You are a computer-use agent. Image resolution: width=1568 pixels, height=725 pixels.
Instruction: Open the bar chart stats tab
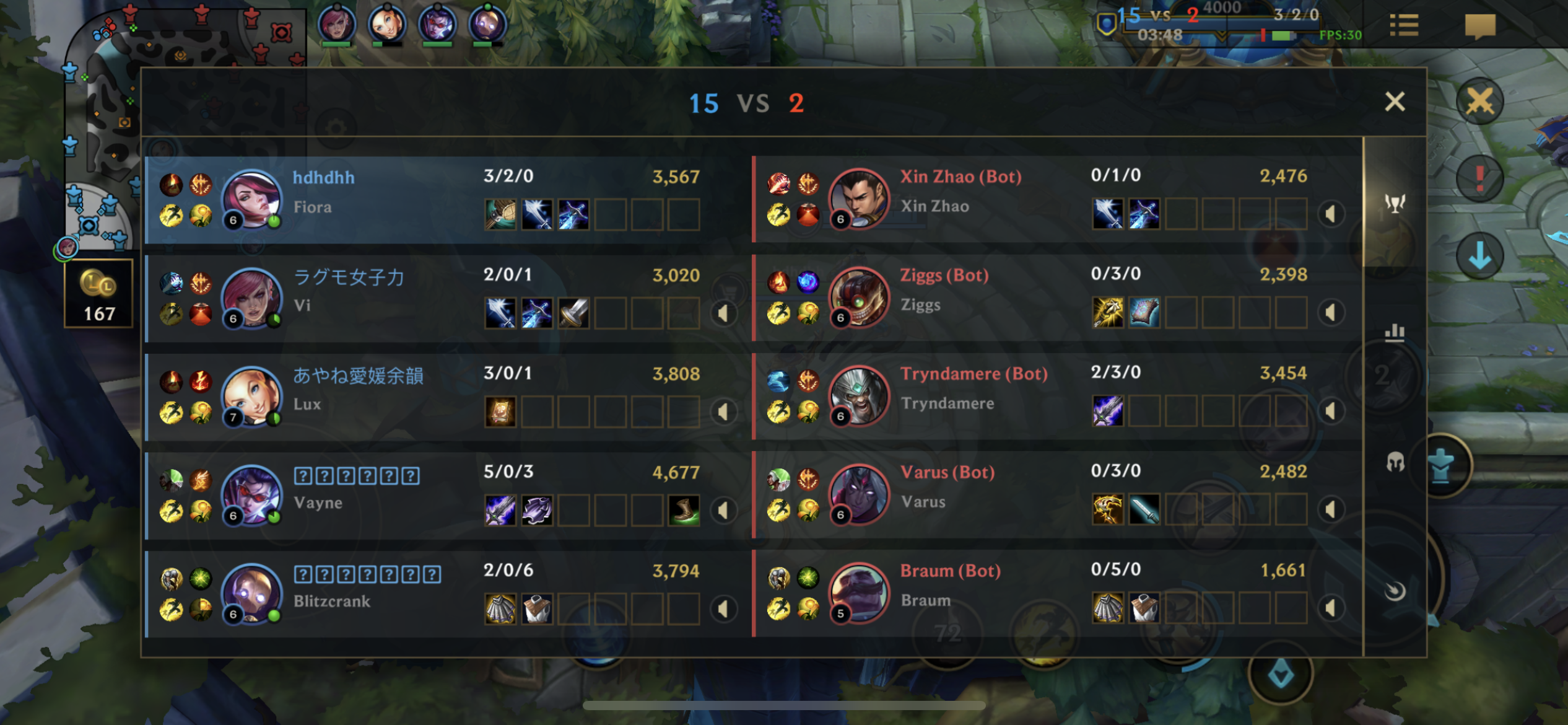click(x=1395, y=332)
